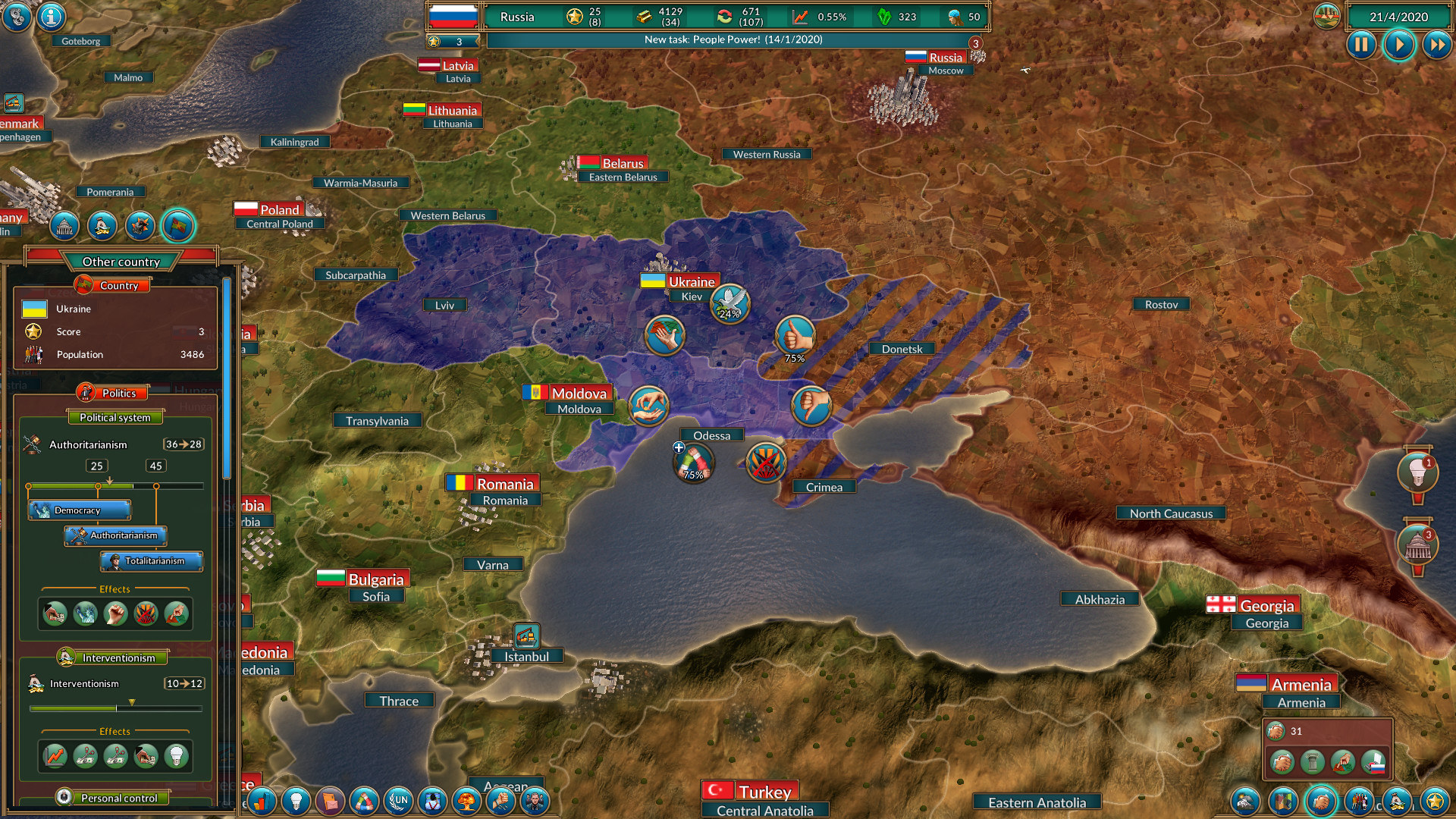Image resolution: width=1456 pixels, height=819 pixels.
Task: Open the light bulb research icon
Action: (x=297, y=802)
